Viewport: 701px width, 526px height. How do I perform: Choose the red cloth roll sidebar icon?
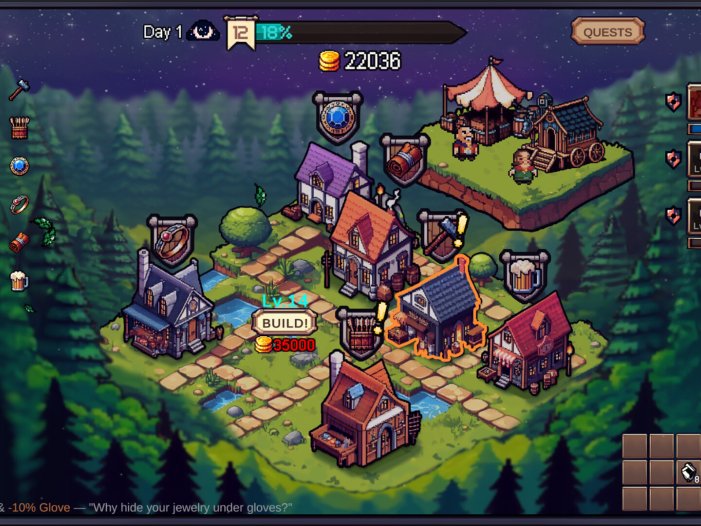point(19,242)
